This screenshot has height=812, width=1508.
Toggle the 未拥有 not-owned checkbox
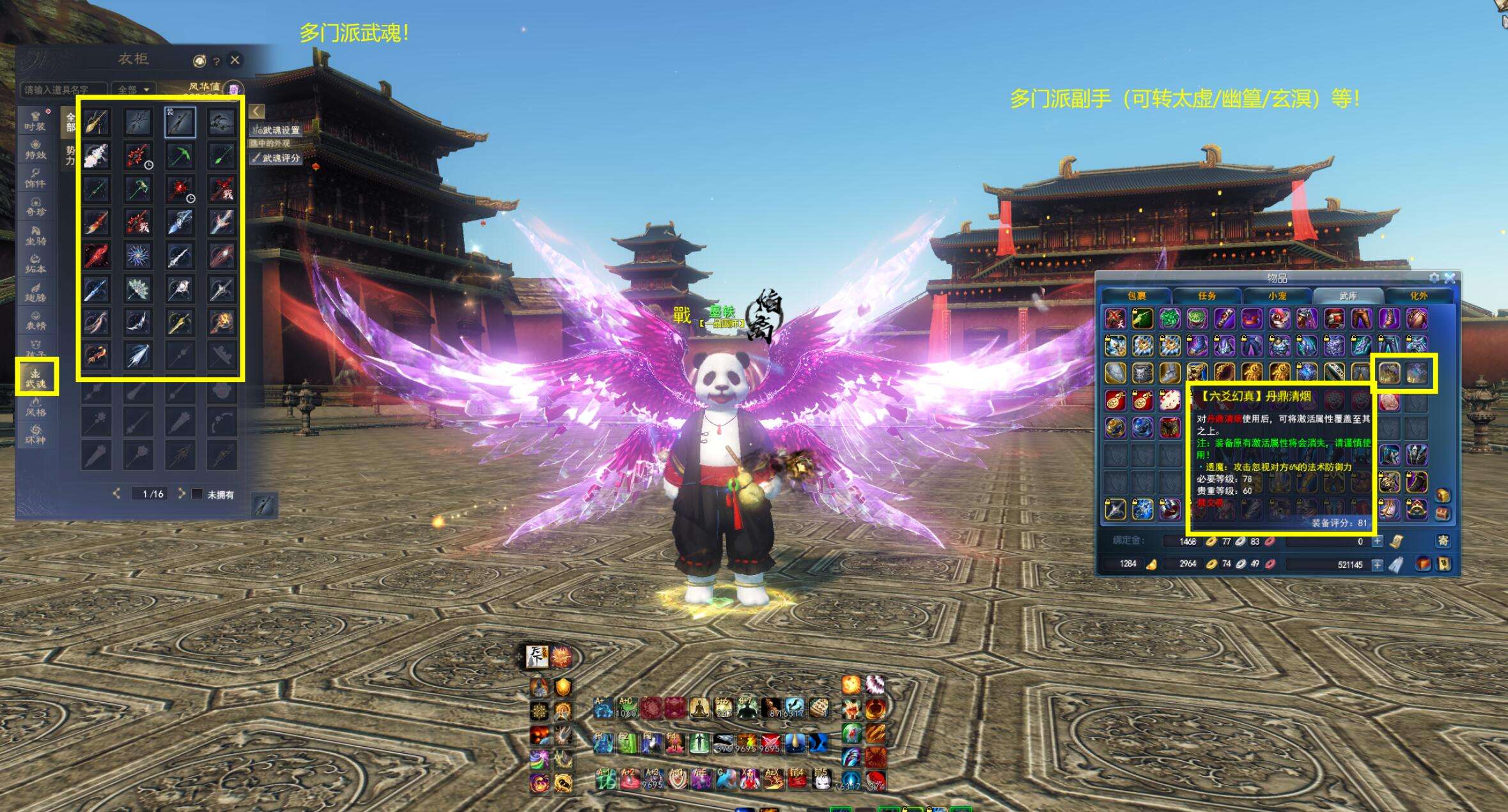coord(198,494)
